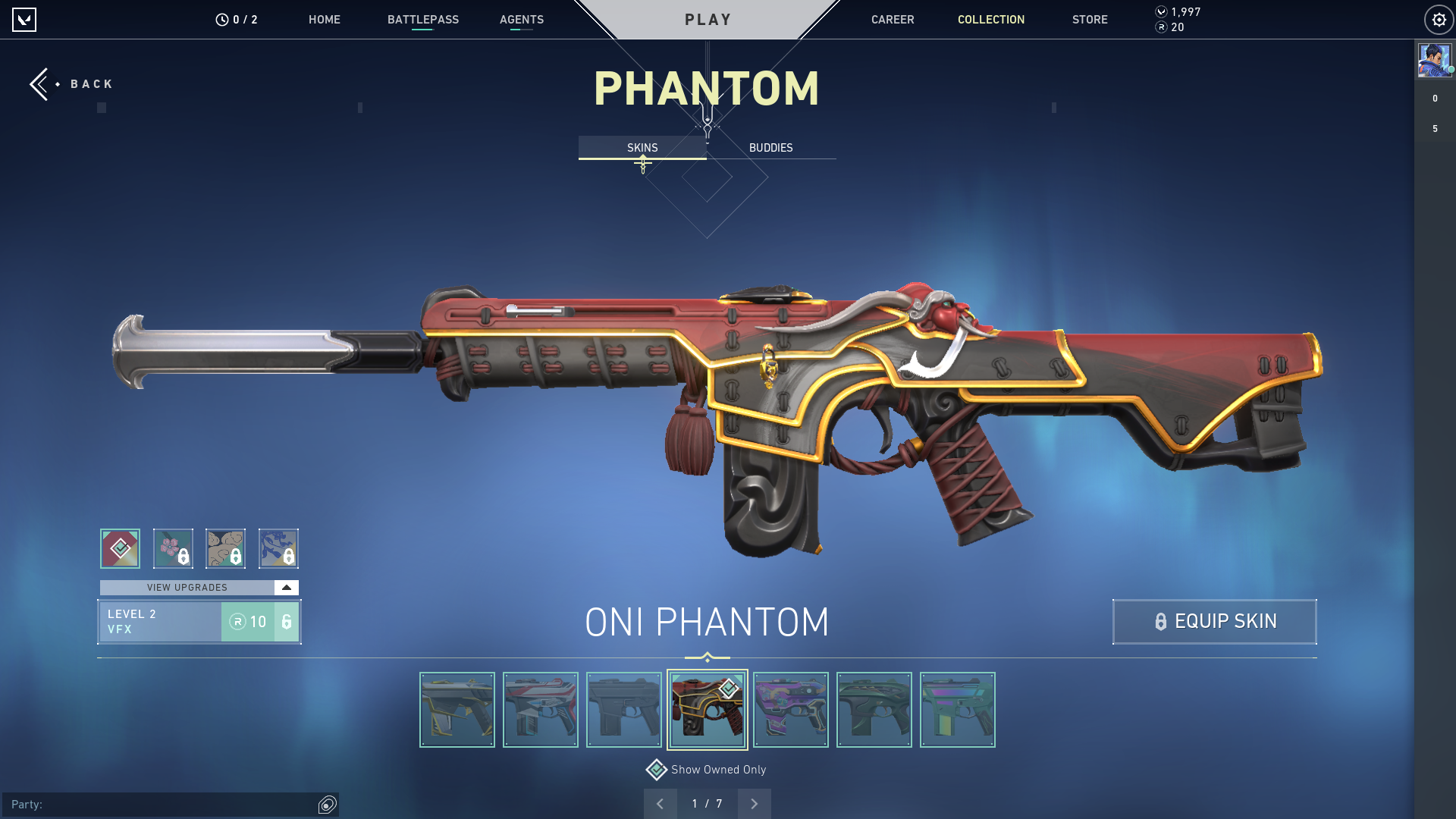
Task: Go to the next skin page
Action: tap(754, 803)
